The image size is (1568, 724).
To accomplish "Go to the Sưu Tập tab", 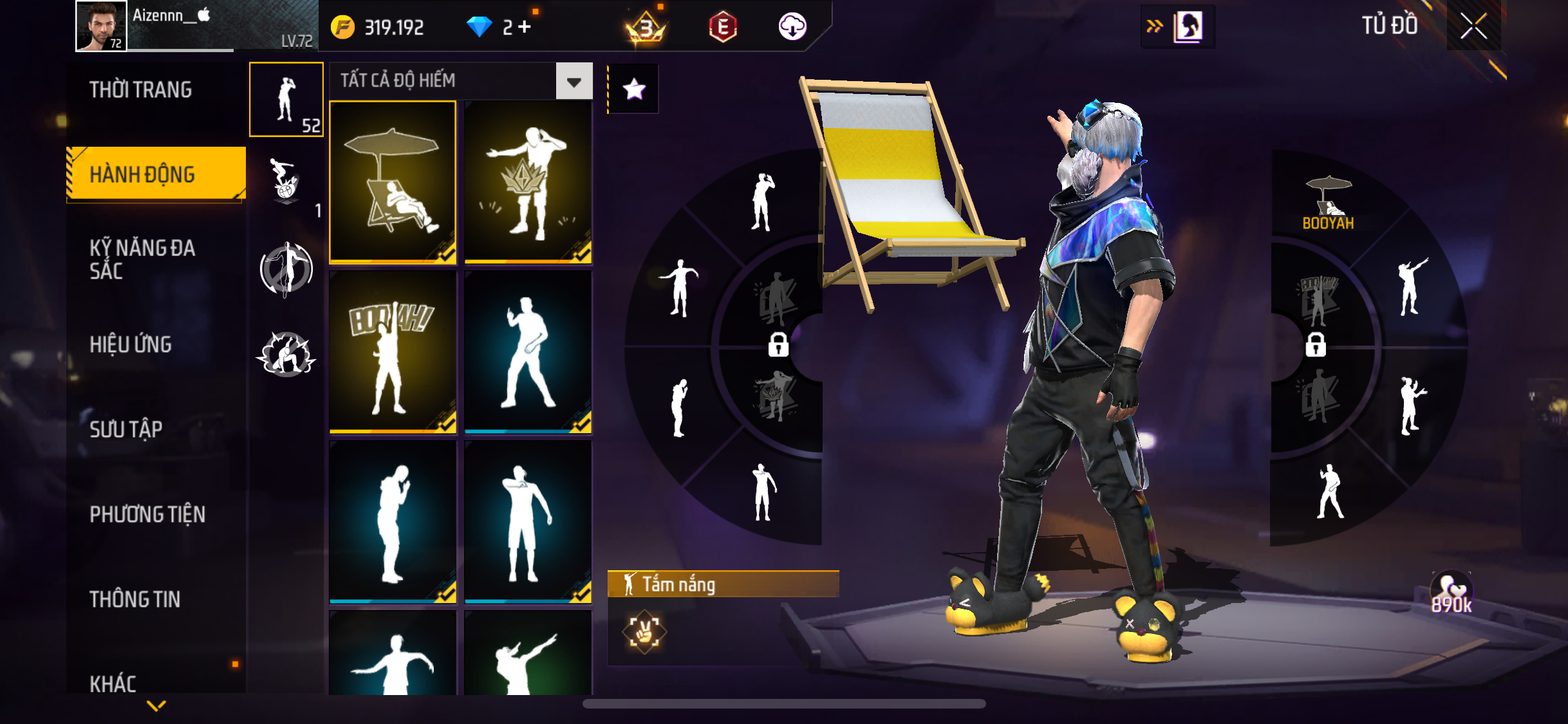I will pyautogui.click(x=126, y=429).
